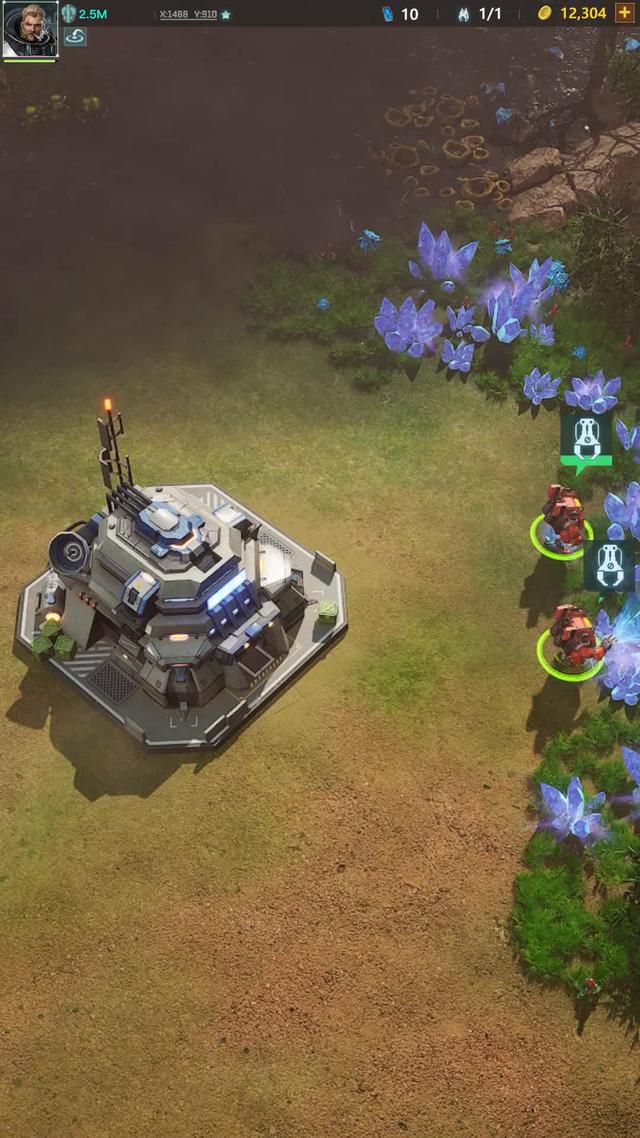The image size is (640, 1138).
Task: Bookmark this location with the star icon
Action: (x=226, y=15)
